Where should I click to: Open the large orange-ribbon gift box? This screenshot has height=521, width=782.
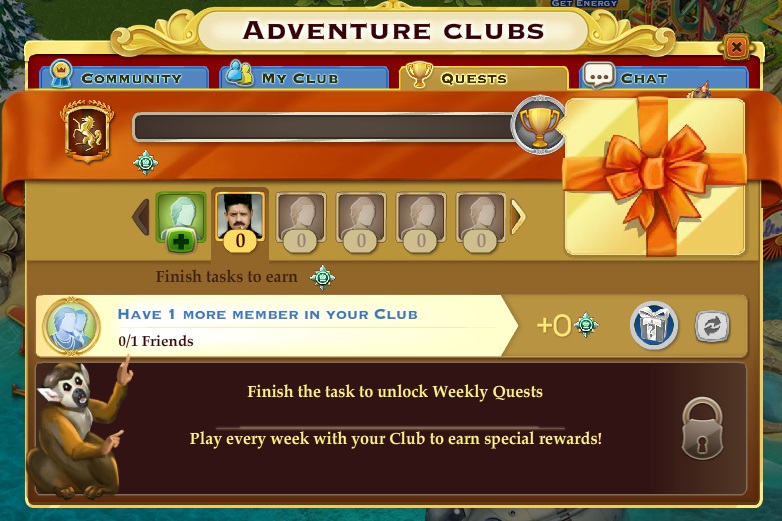(655, 176)
